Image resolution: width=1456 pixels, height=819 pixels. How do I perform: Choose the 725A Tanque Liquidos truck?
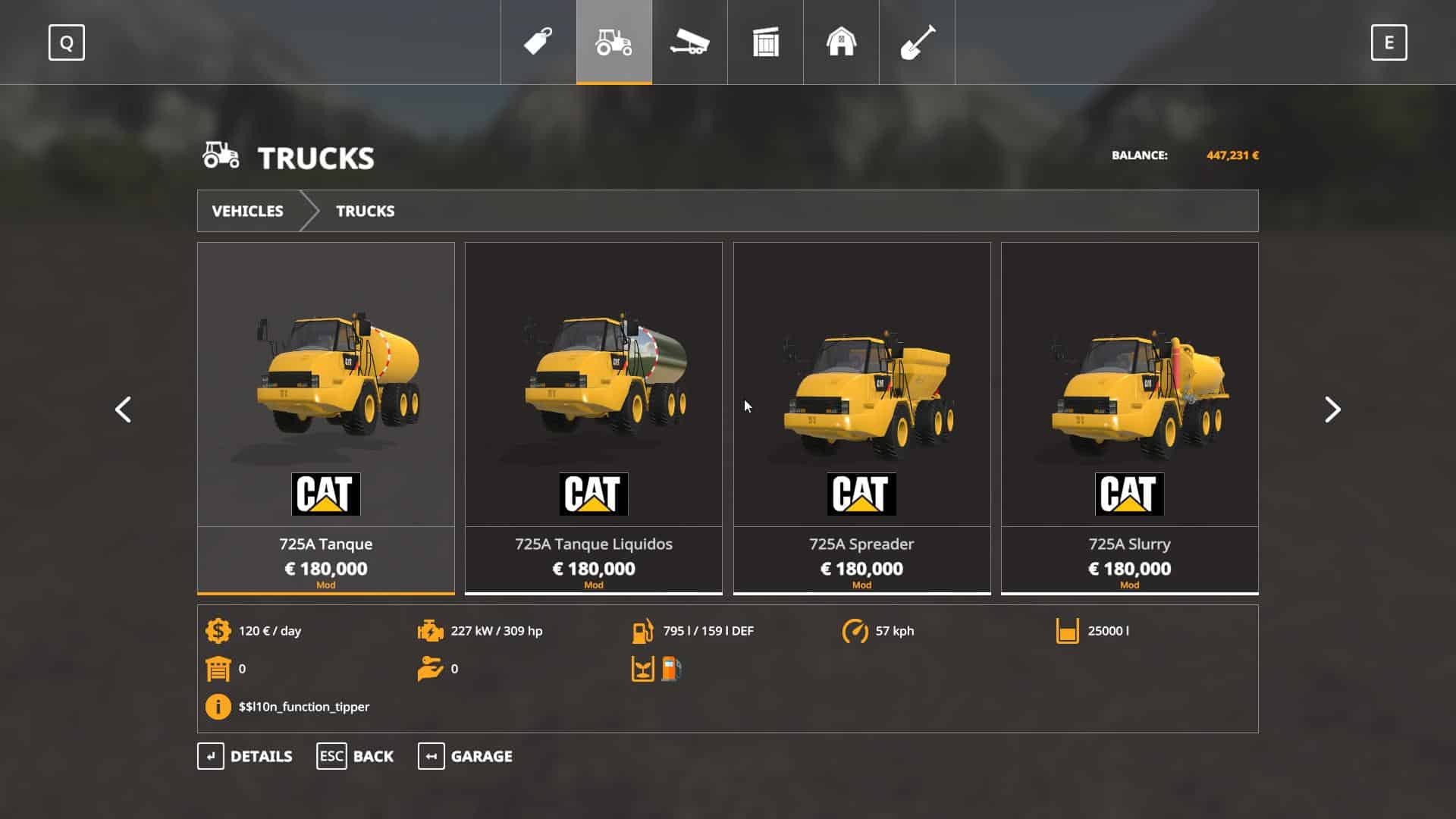click(x=594, y=417)
